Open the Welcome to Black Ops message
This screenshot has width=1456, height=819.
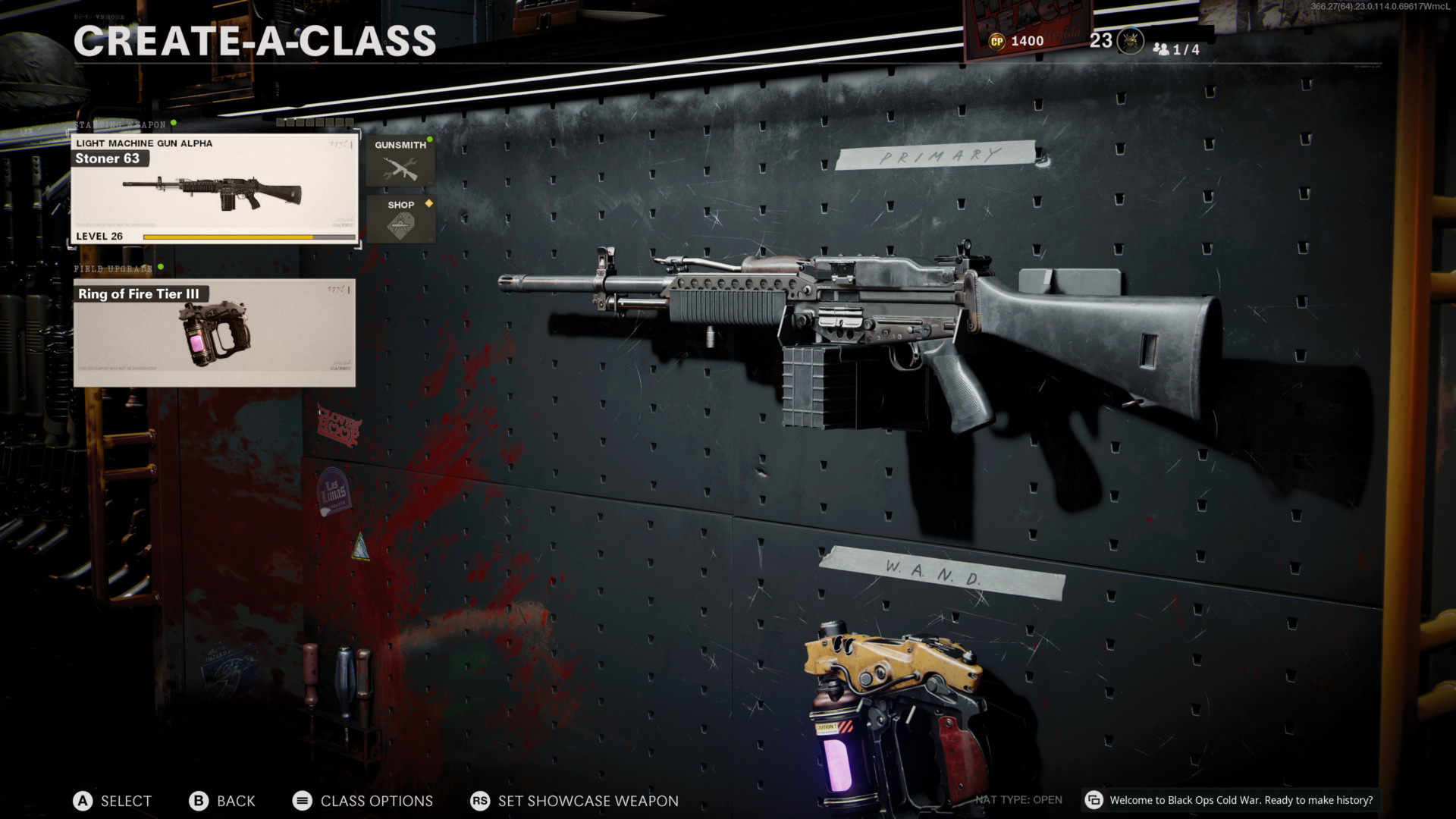point(1241,800)
